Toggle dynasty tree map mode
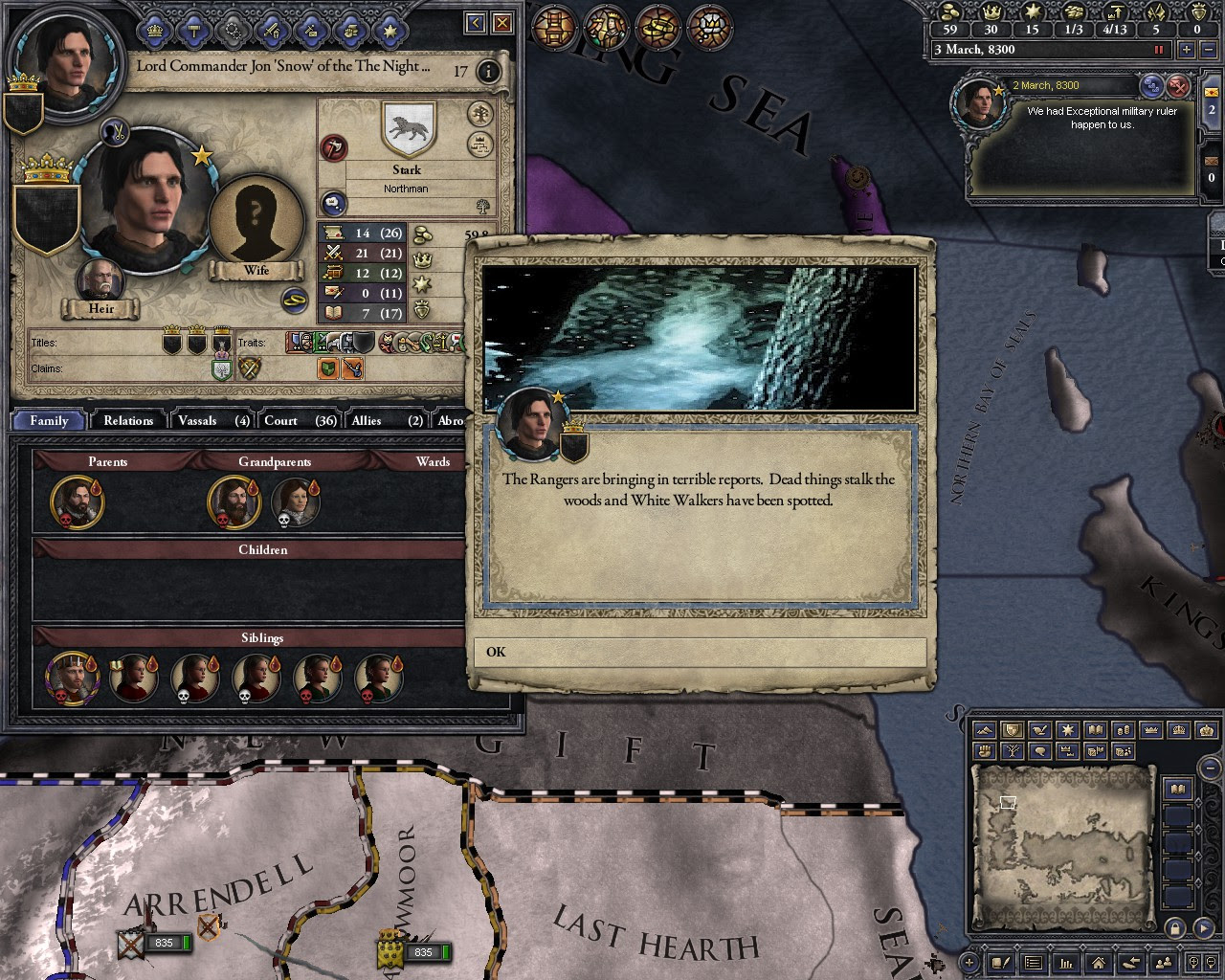Screen dimensions: 1225x980 (1012, 751)
